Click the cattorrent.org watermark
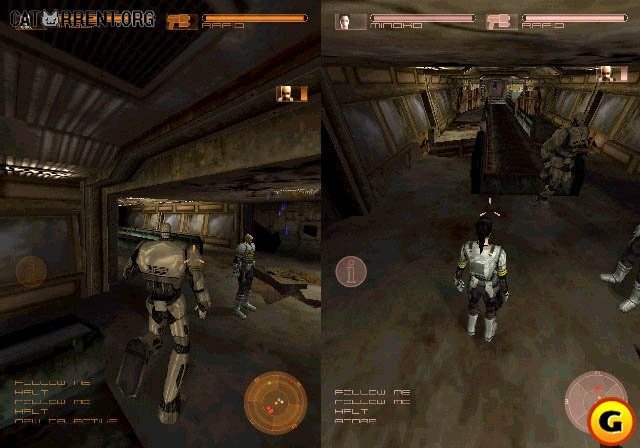 (78, 17)
